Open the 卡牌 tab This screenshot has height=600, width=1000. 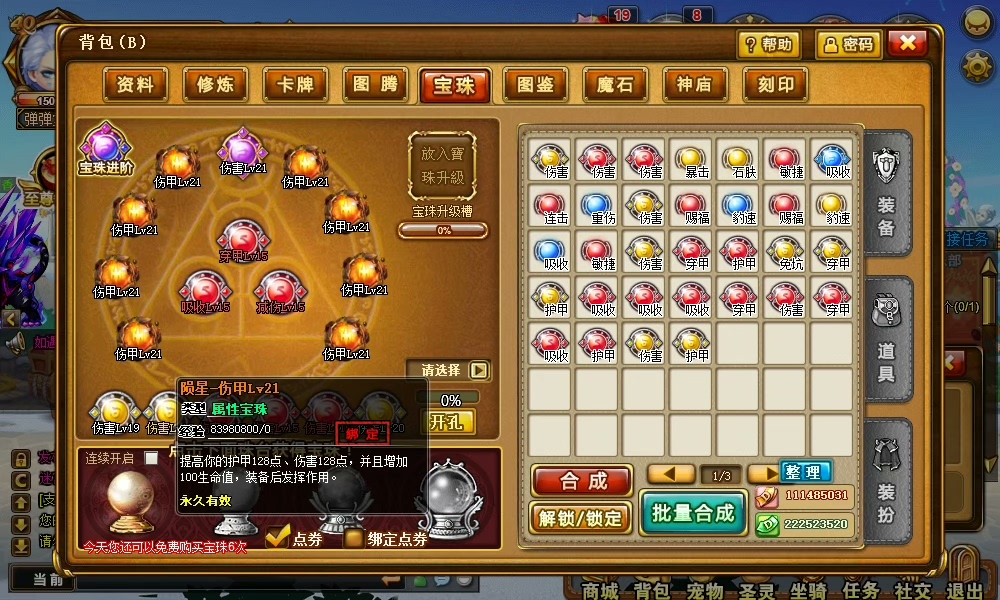295,85
